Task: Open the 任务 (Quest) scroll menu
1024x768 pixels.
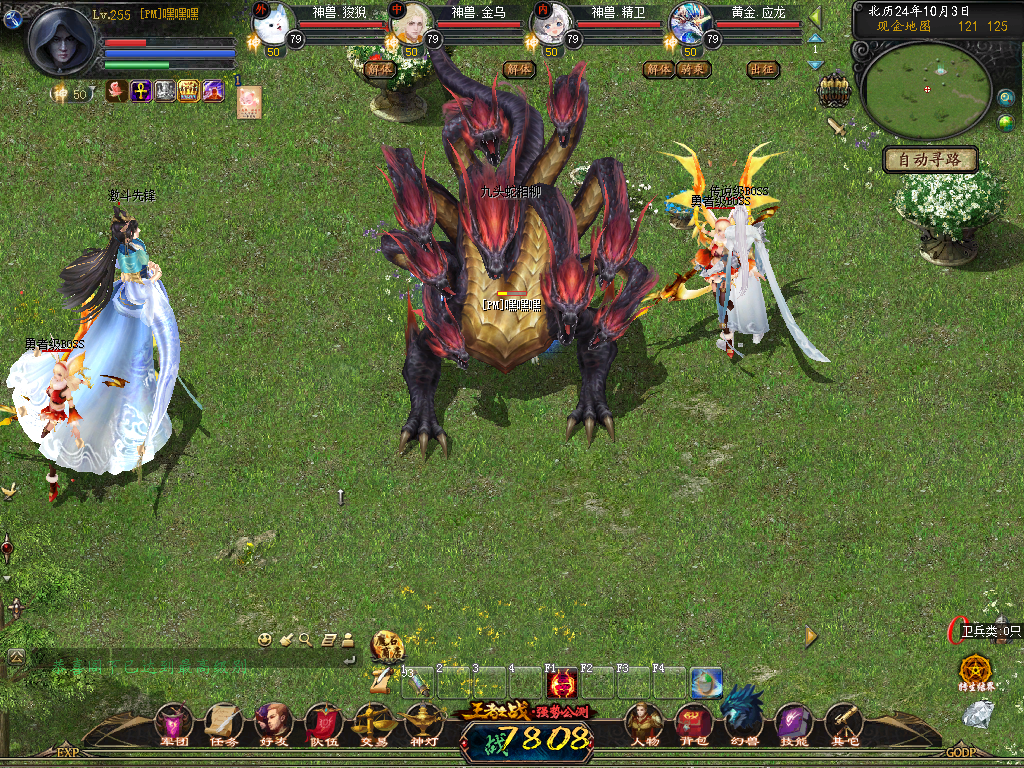Action: point(223,722)
